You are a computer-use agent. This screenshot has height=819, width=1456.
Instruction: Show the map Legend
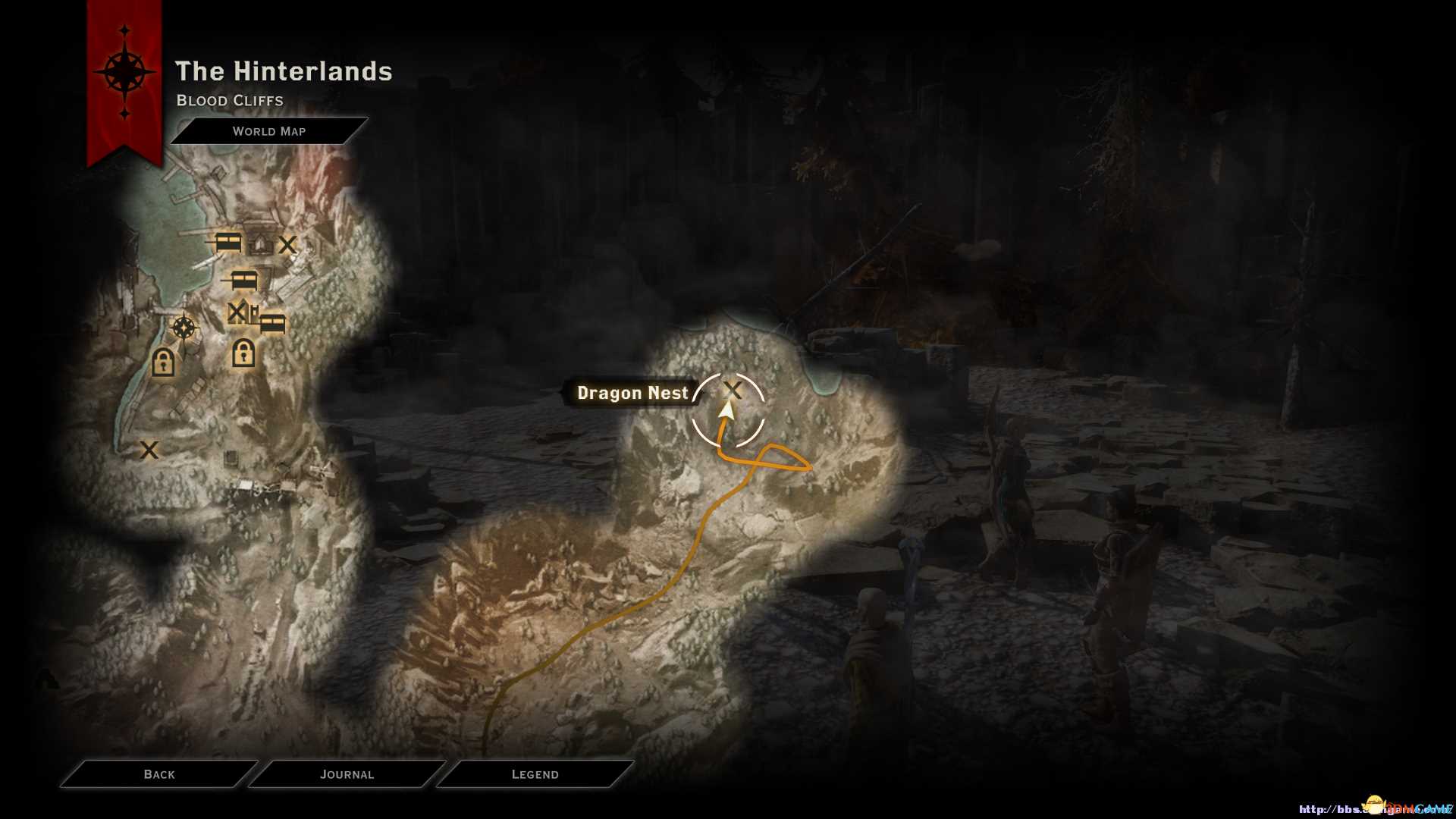tap(535, 774)
